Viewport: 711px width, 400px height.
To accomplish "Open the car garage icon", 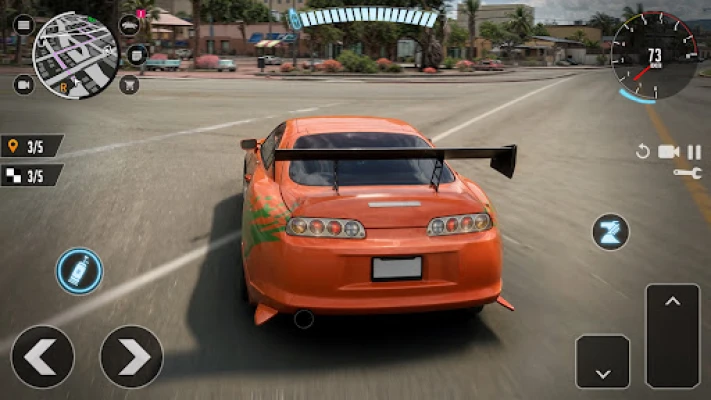I will pyautogui.click(x=129, y=24).
